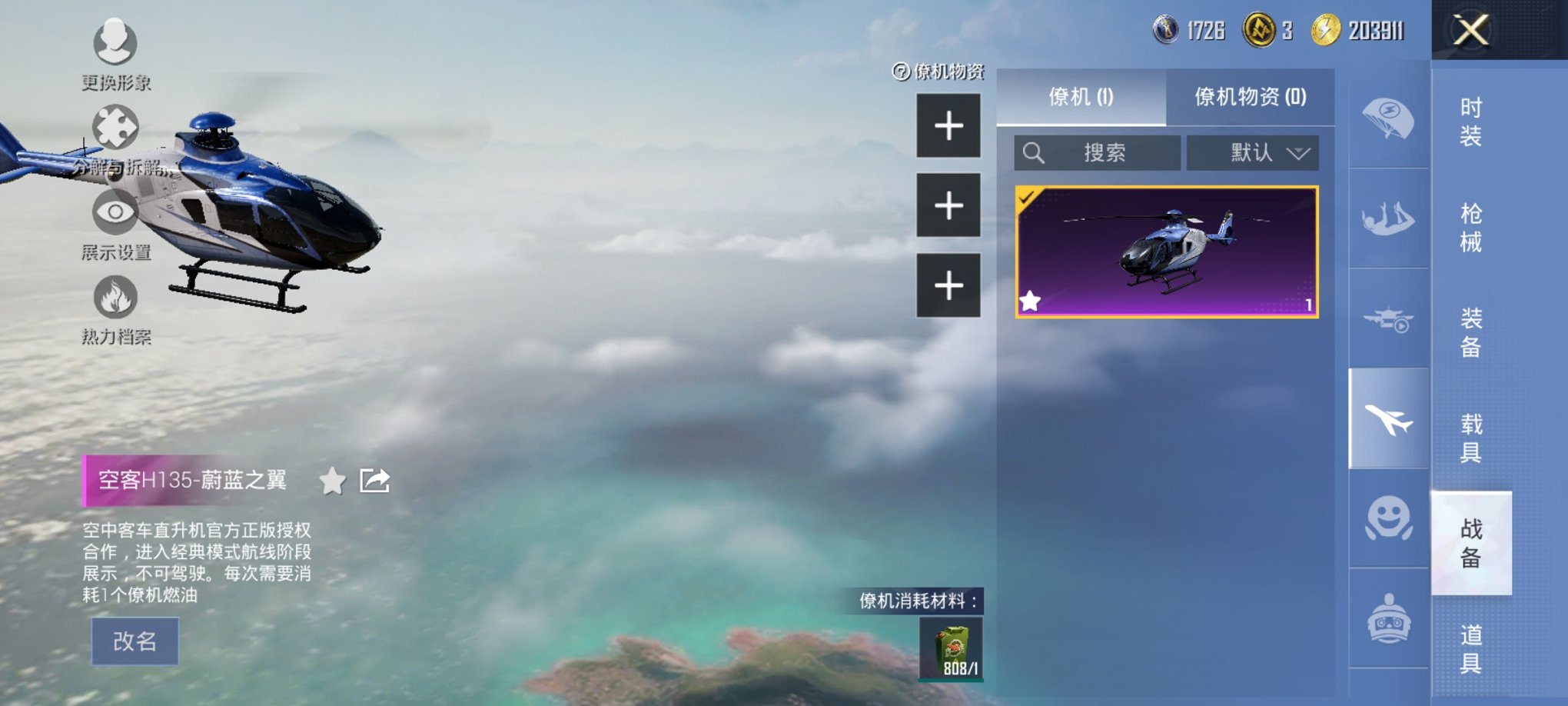Image resolution: width=1568 pixels, height=706 pixels.
Task: Click the share arrow beside the helicopter name
Action: [374, 481]
